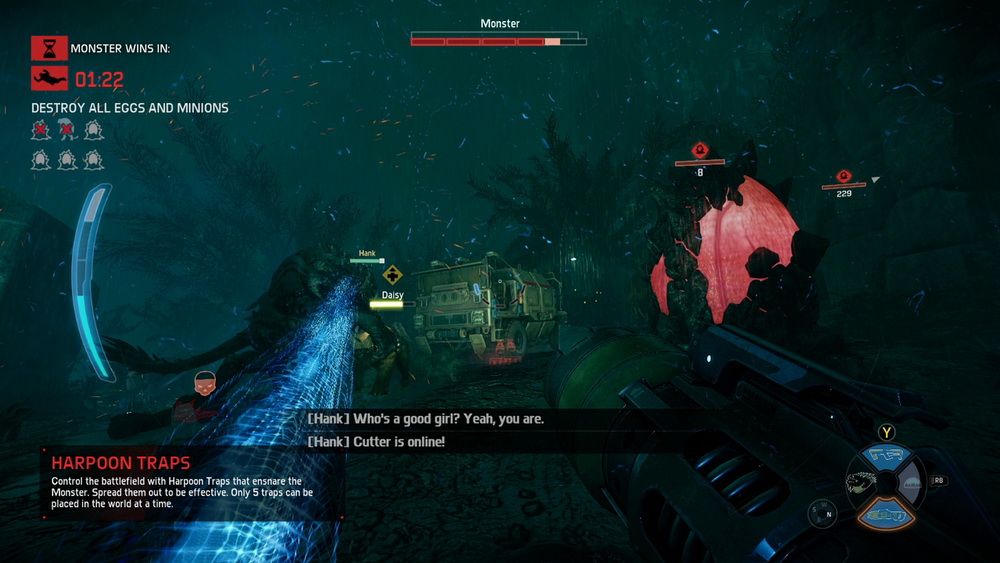Click the egg marker showing distance 229
1000x563 pixels.
pos(843,177)
